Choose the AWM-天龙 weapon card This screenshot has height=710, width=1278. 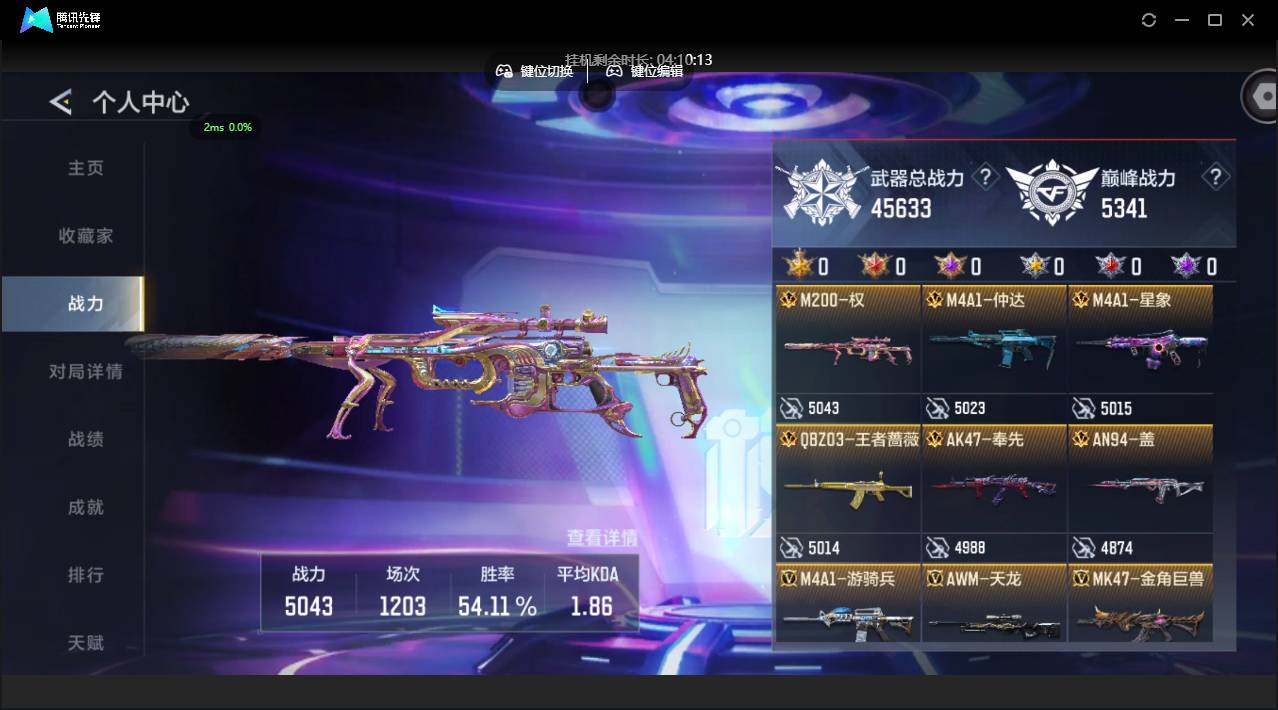click(x=994, y=610)
